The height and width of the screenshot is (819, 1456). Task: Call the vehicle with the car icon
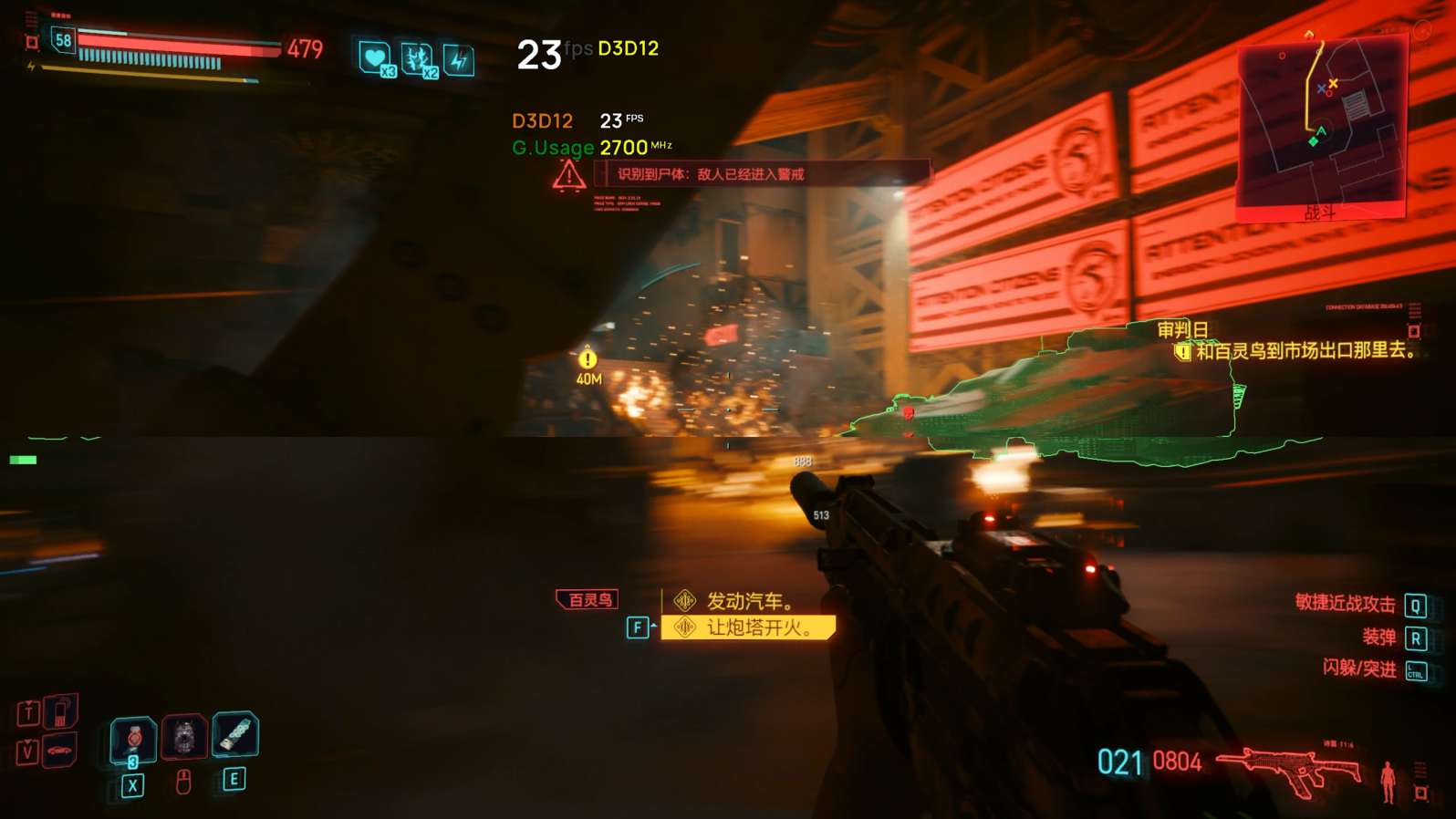[x=60, y=751]
